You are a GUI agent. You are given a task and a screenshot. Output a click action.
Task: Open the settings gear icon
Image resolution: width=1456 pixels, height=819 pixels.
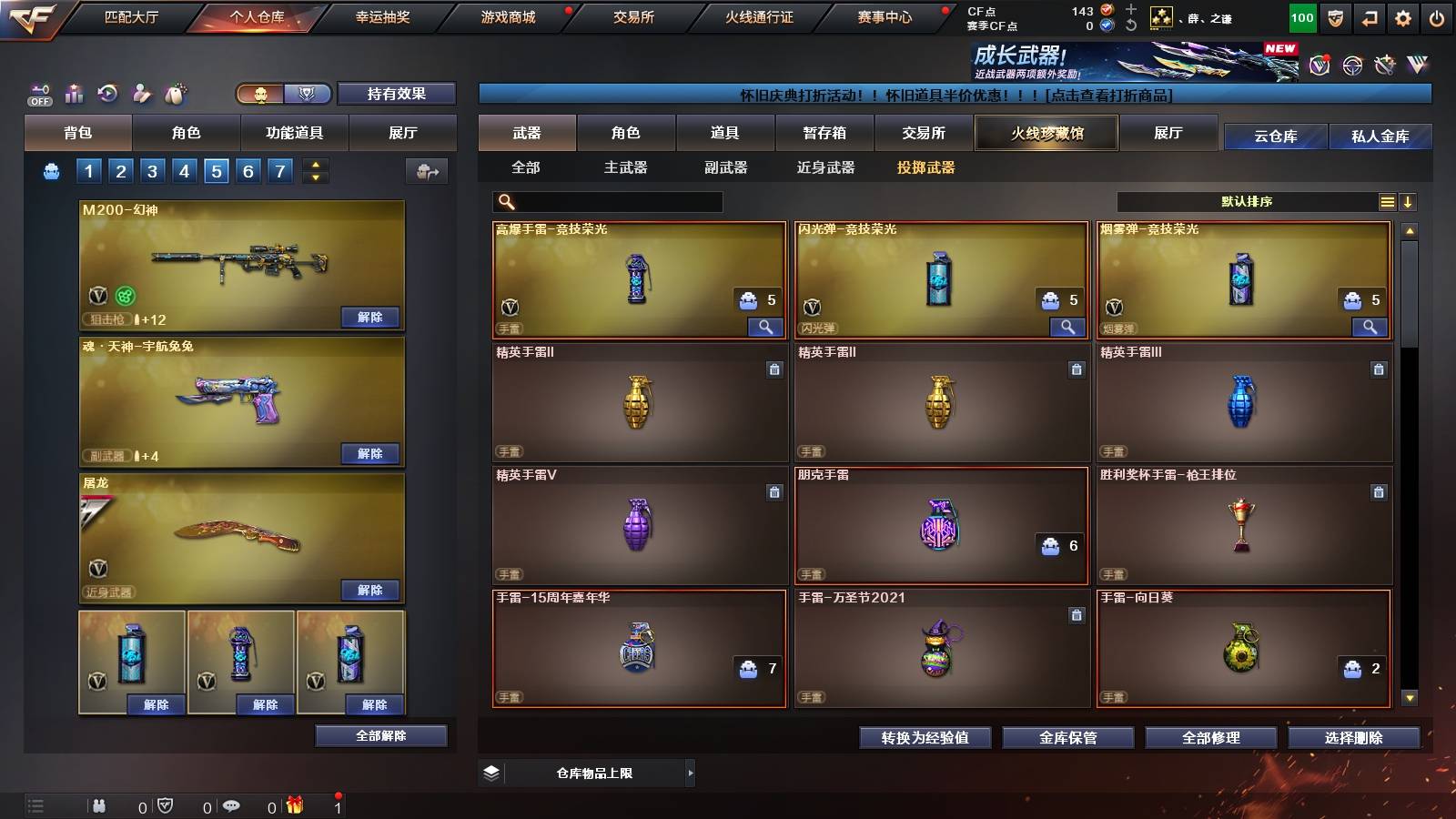point(1404,15)
